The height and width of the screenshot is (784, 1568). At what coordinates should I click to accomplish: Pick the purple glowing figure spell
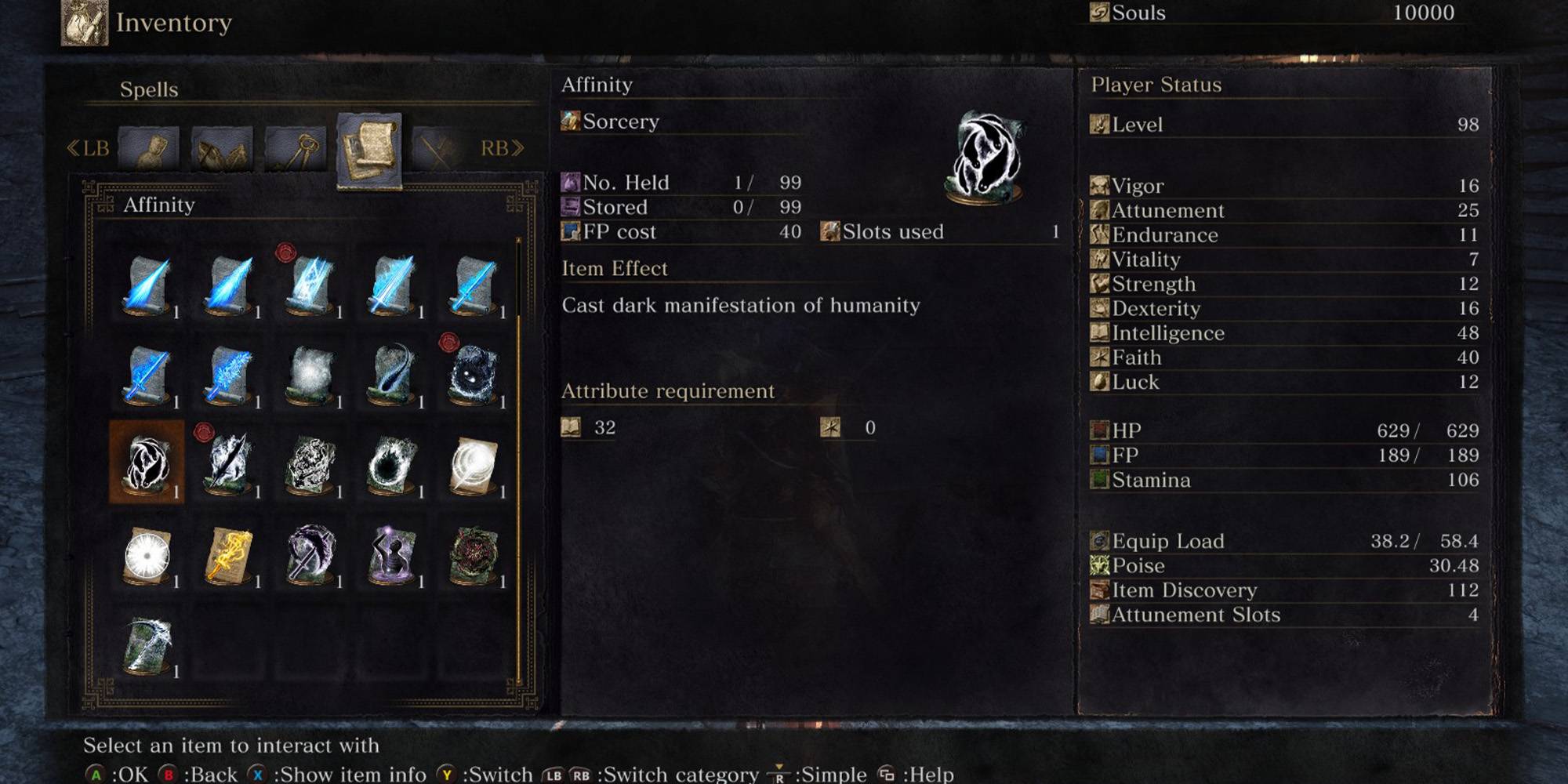click(x=392, y=554)
